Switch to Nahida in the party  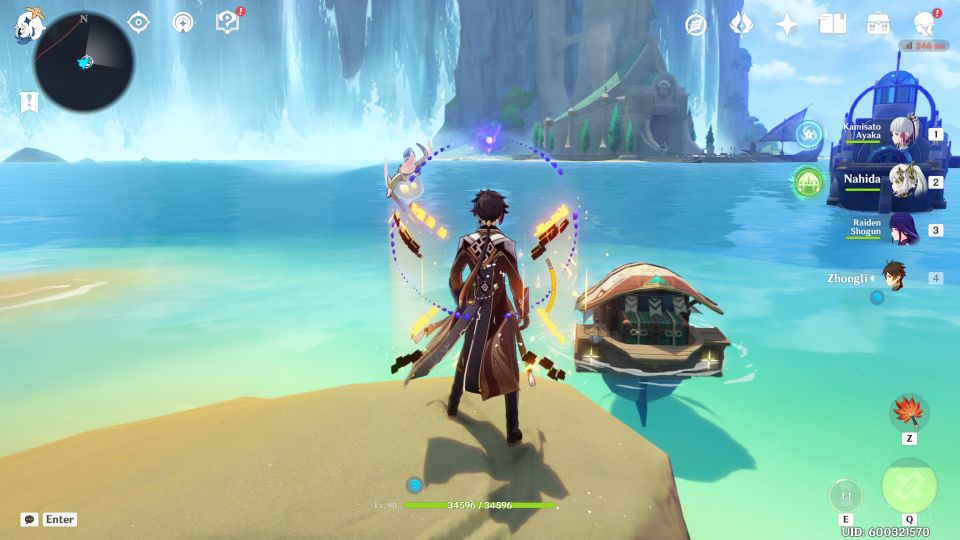click(904, 182)
